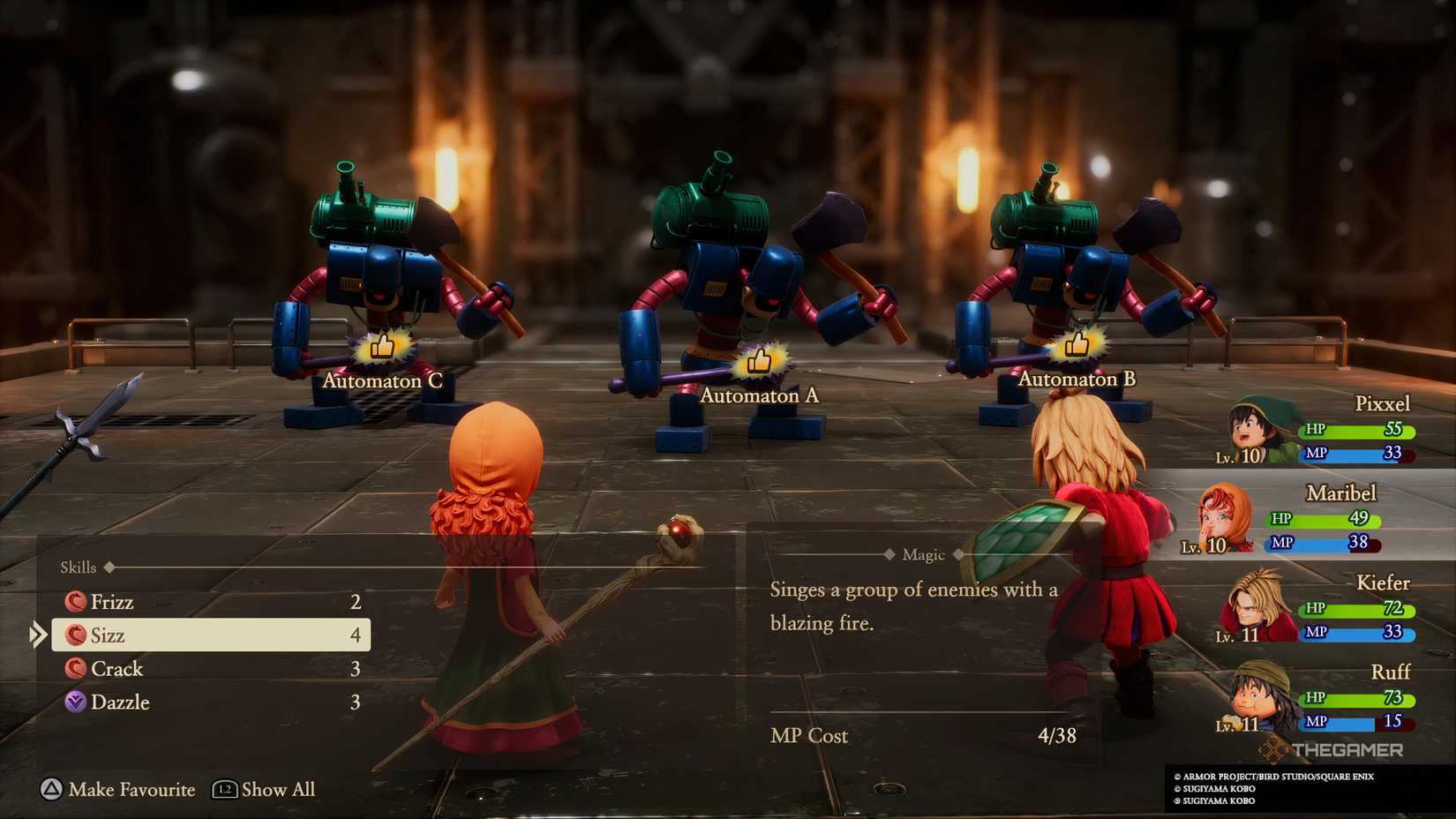Click Maribel's HP bar
1456x819 pixels.
pyautogui.click(x=1322, y=520)
